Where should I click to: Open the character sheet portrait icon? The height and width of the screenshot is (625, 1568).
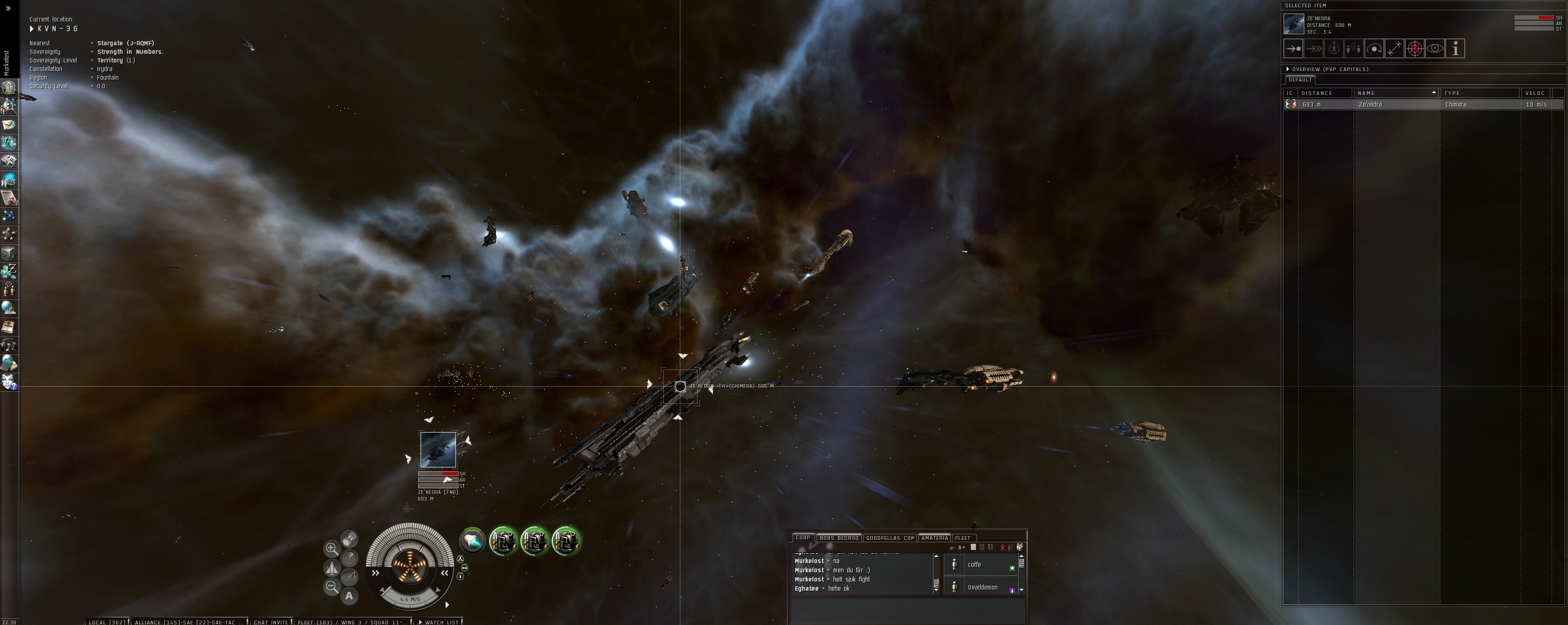[9, 87]
